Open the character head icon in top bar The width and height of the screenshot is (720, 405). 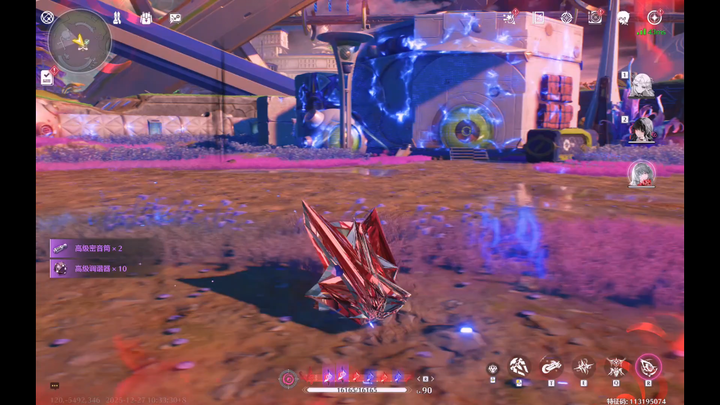click(x=622, y=17)
